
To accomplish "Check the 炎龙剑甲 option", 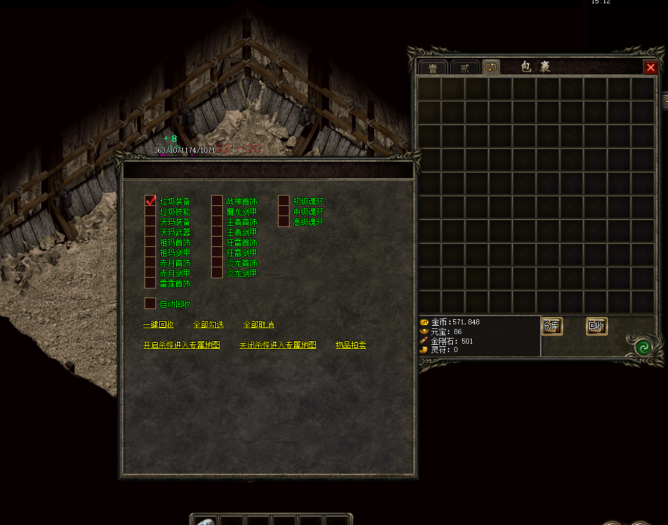I will pyautogui.click(x=217, y=273).
